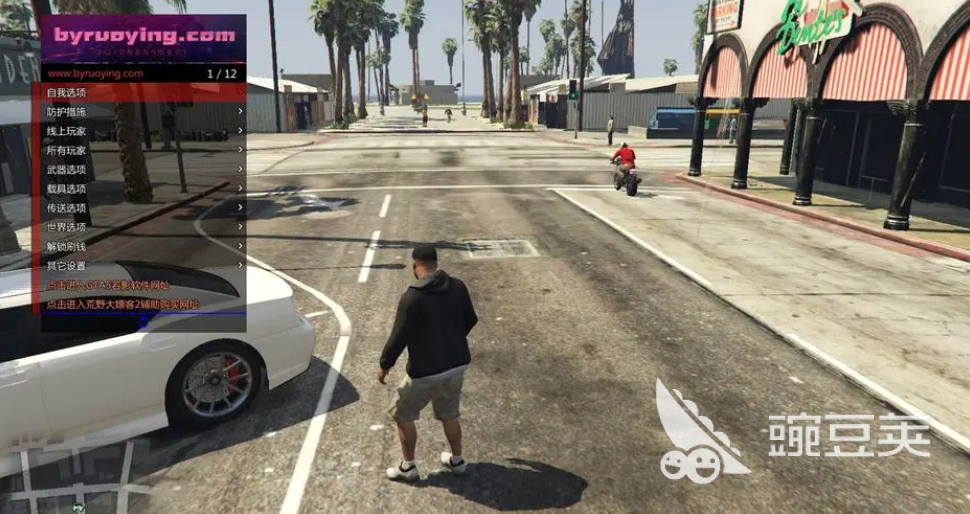Open the 荒野大镖客2 purchase website link
This screenshot has height=514, width=970.
(143, 304)
